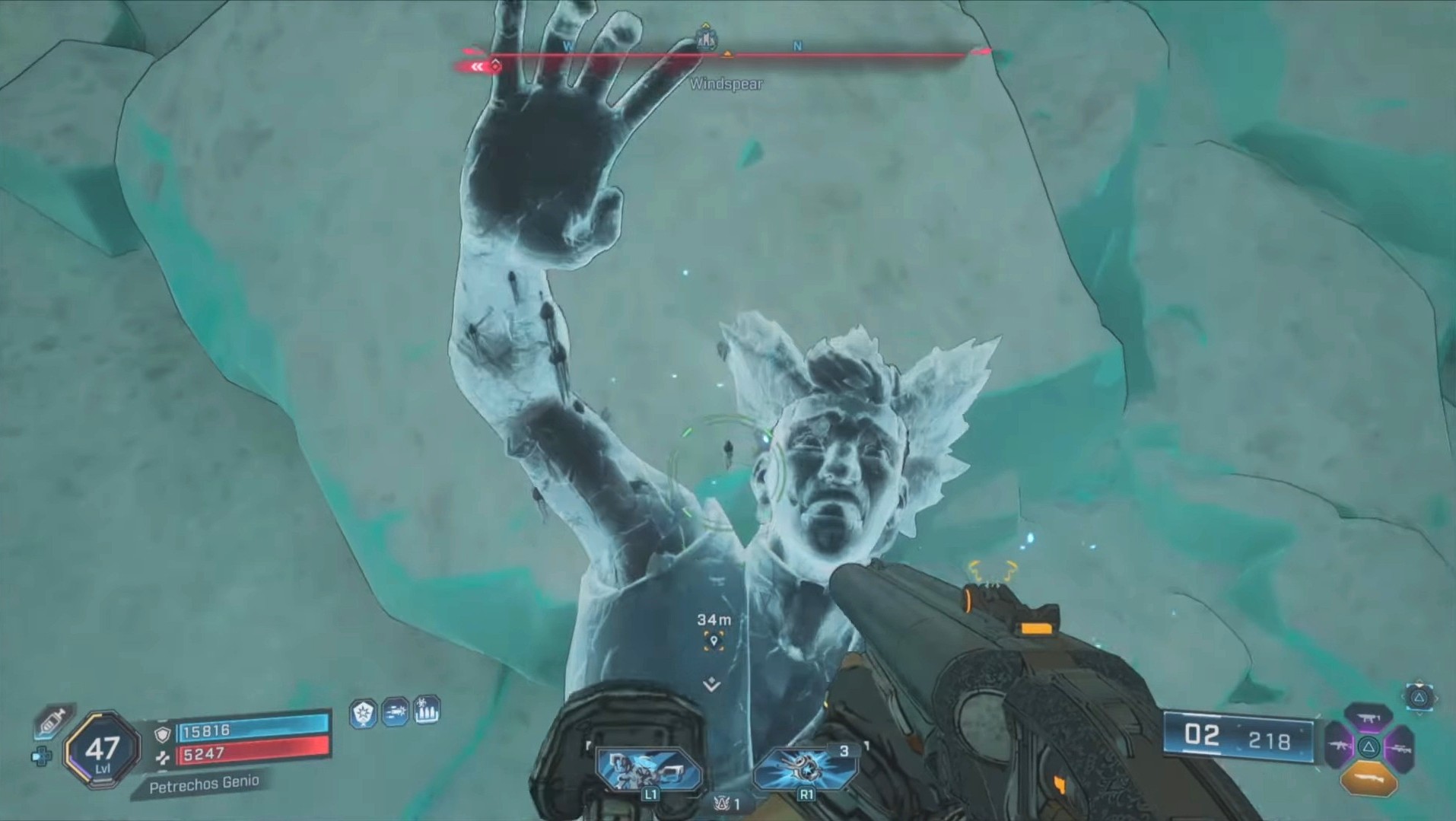Screen dimensions: 1456x821
Task: Inspect the shield star buff icon
Action: click(x=364, y=714)
